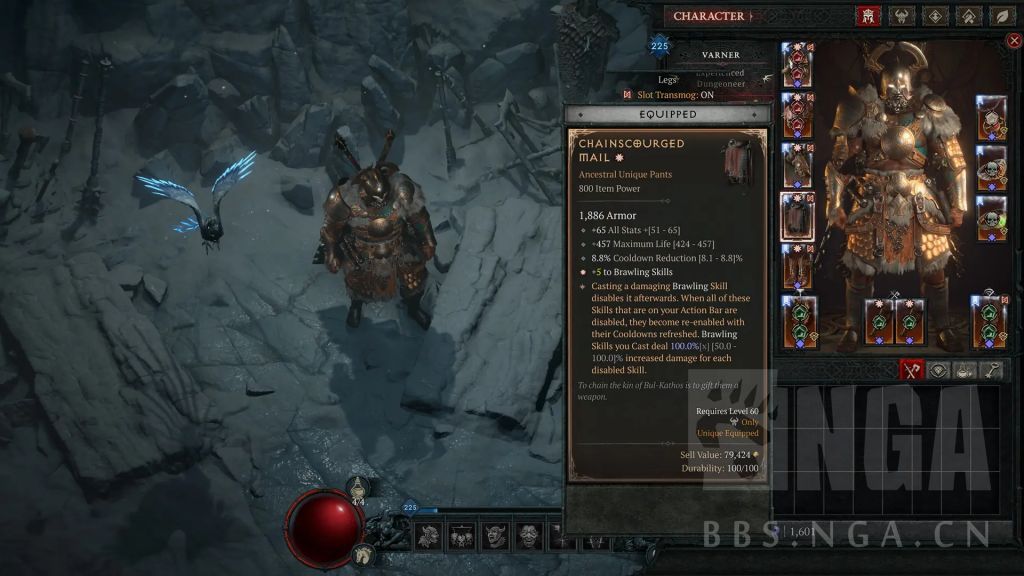The image size is (1024, 576).
Task: Use the healing potion icon
Action: pos(358,489)
